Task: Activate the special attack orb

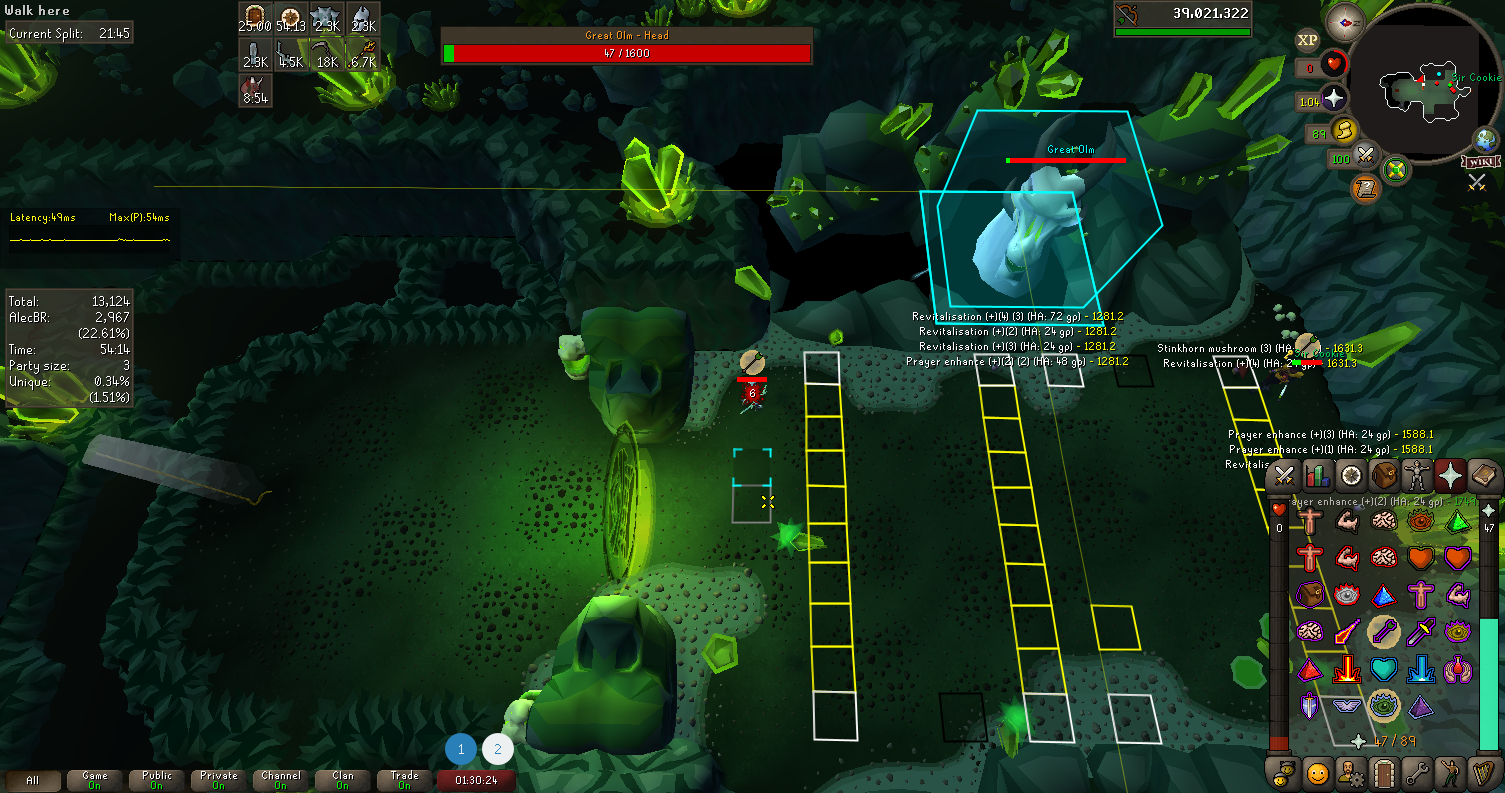Action: 1366,157
